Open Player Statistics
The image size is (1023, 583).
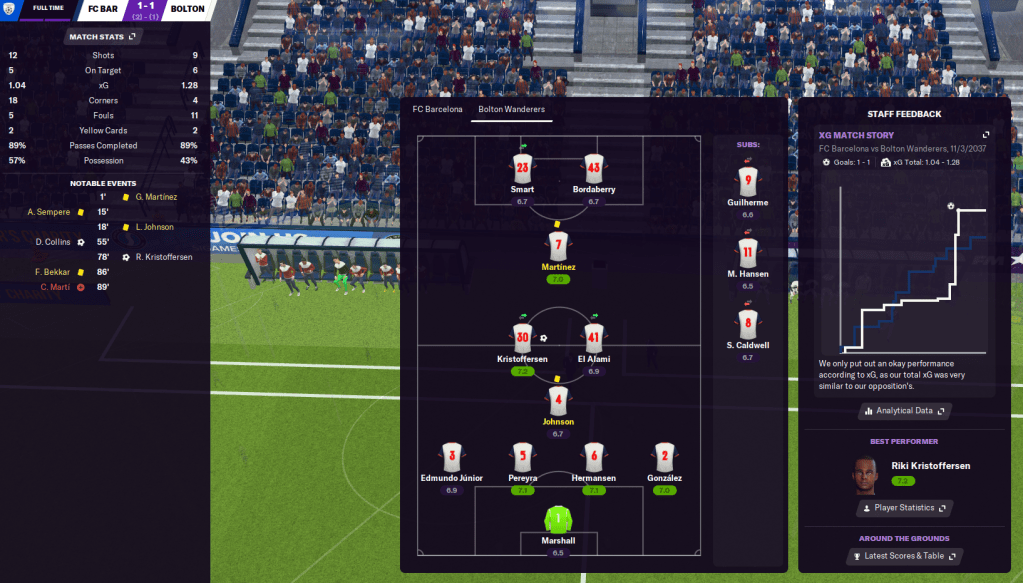pyautogui.click(x=902, y=508)
